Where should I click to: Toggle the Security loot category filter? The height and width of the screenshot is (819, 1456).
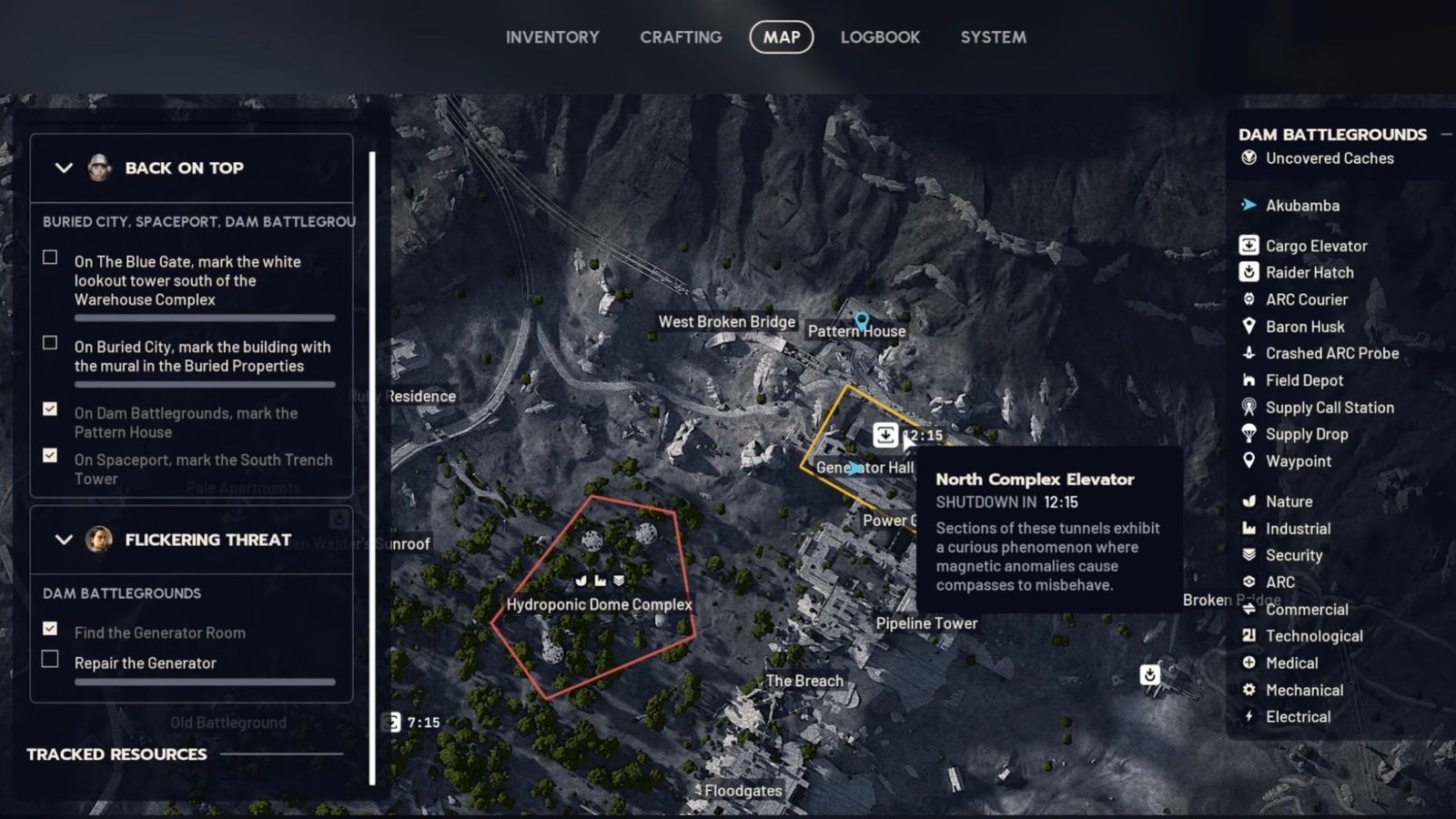1293,555
